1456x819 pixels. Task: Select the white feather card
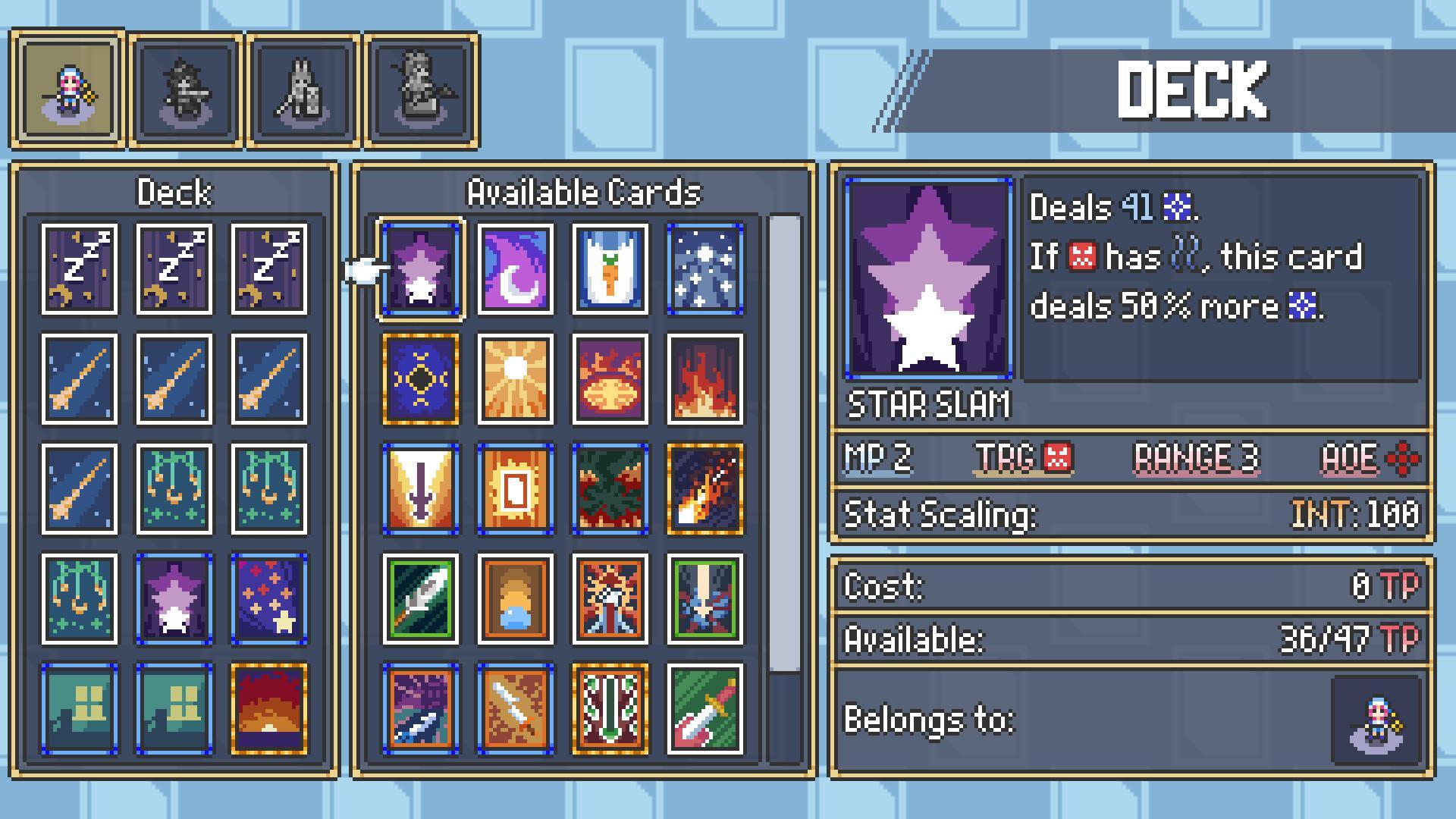[x=422, y=598]
